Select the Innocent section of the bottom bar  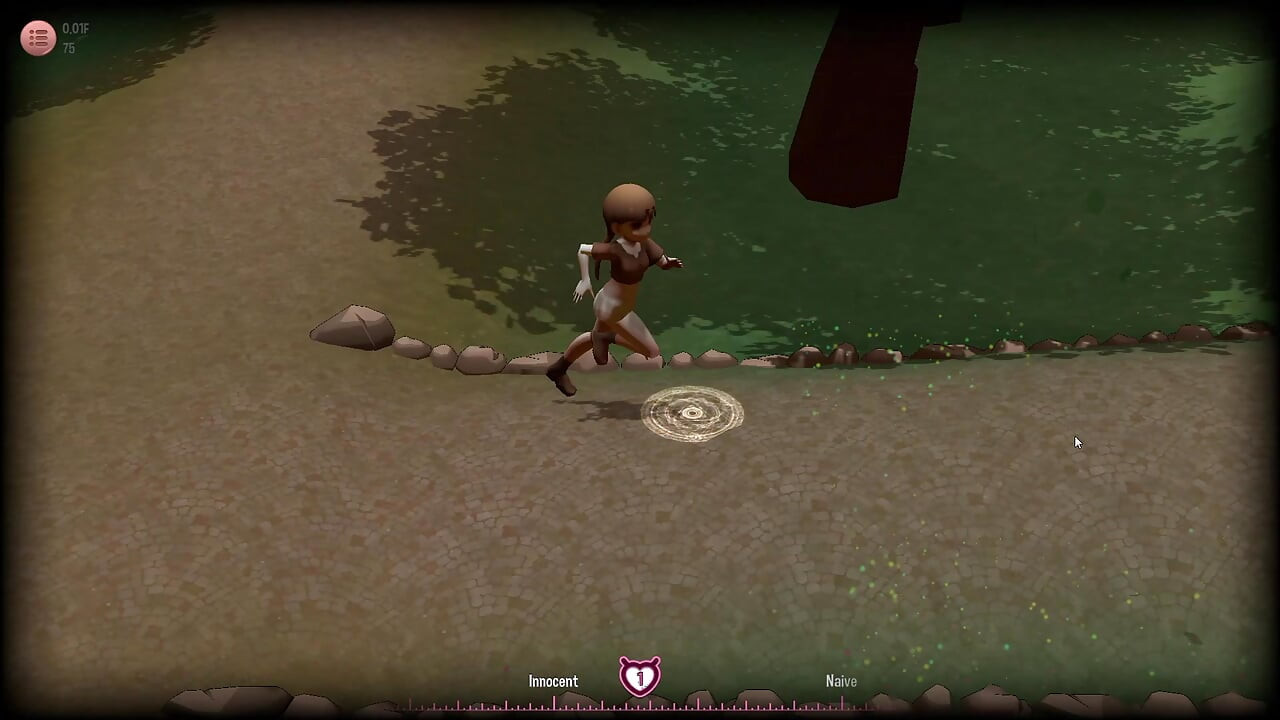pyautogui.click(x=553, y=680)
